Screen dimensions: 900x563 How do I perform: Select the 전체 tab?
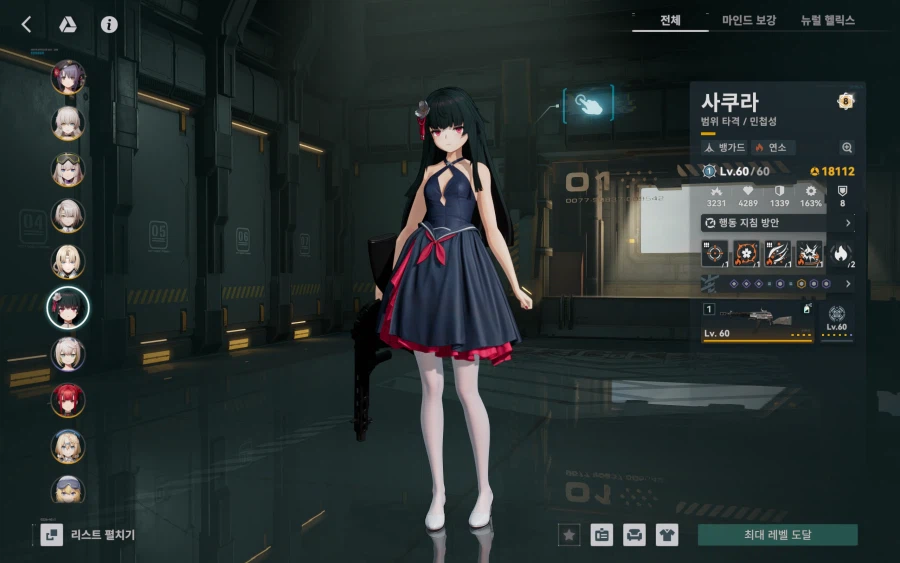(670, 20)
